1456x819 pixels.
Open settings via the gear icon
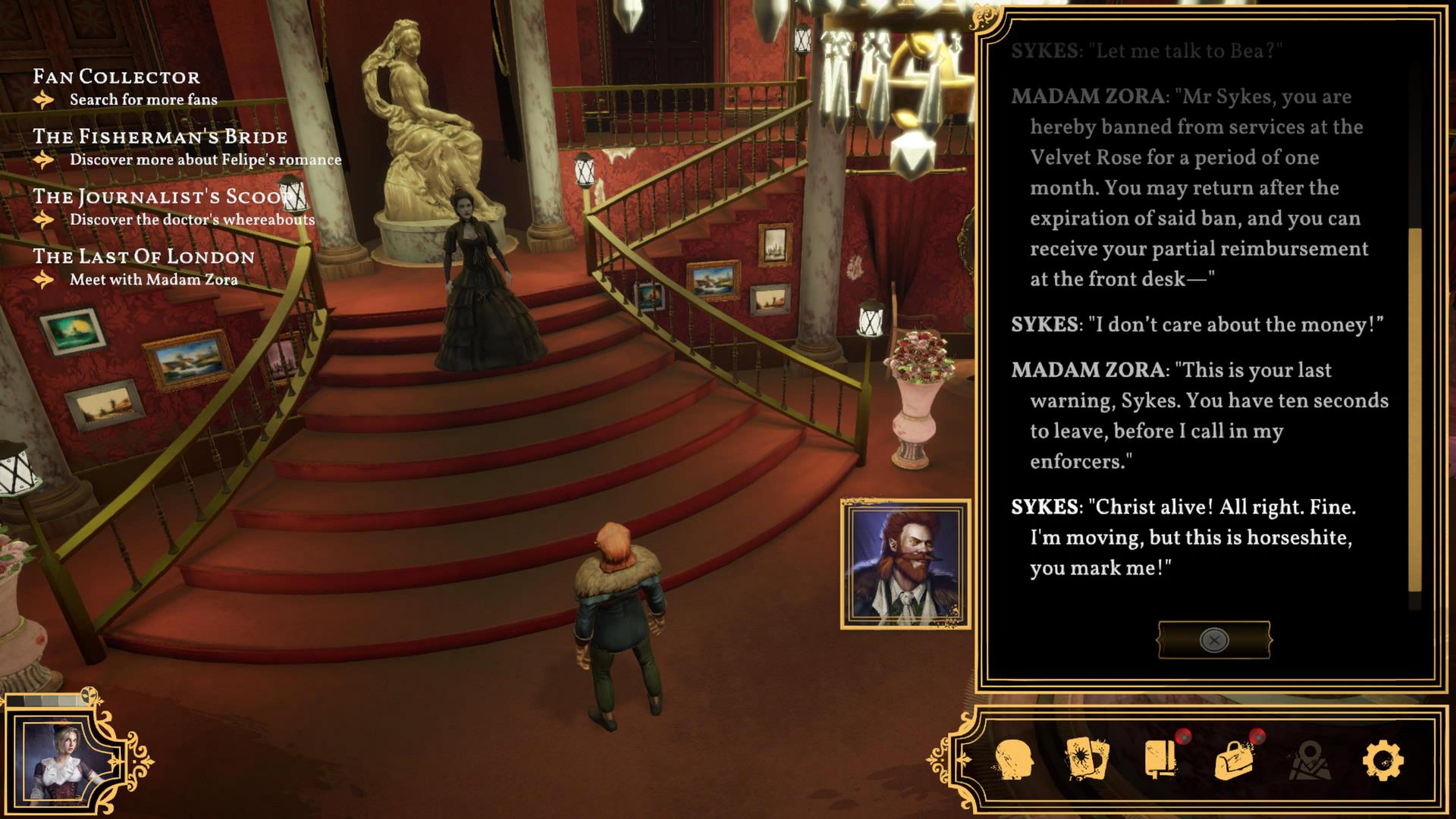pyautogui.click(x=1382, y=760)
